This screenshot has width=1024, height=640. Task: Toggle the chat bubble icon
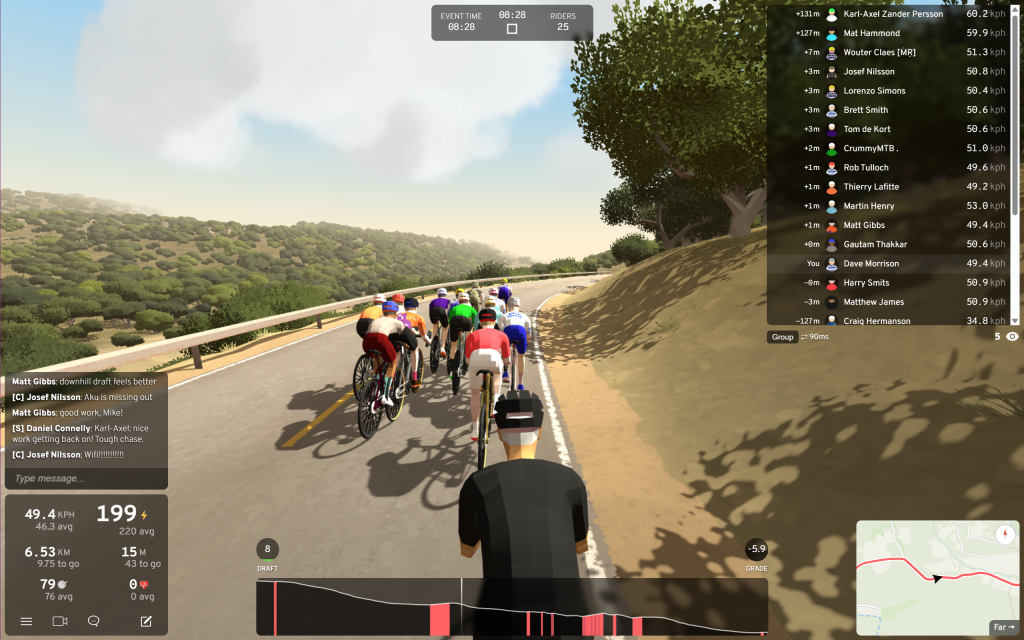pos(94,621)
